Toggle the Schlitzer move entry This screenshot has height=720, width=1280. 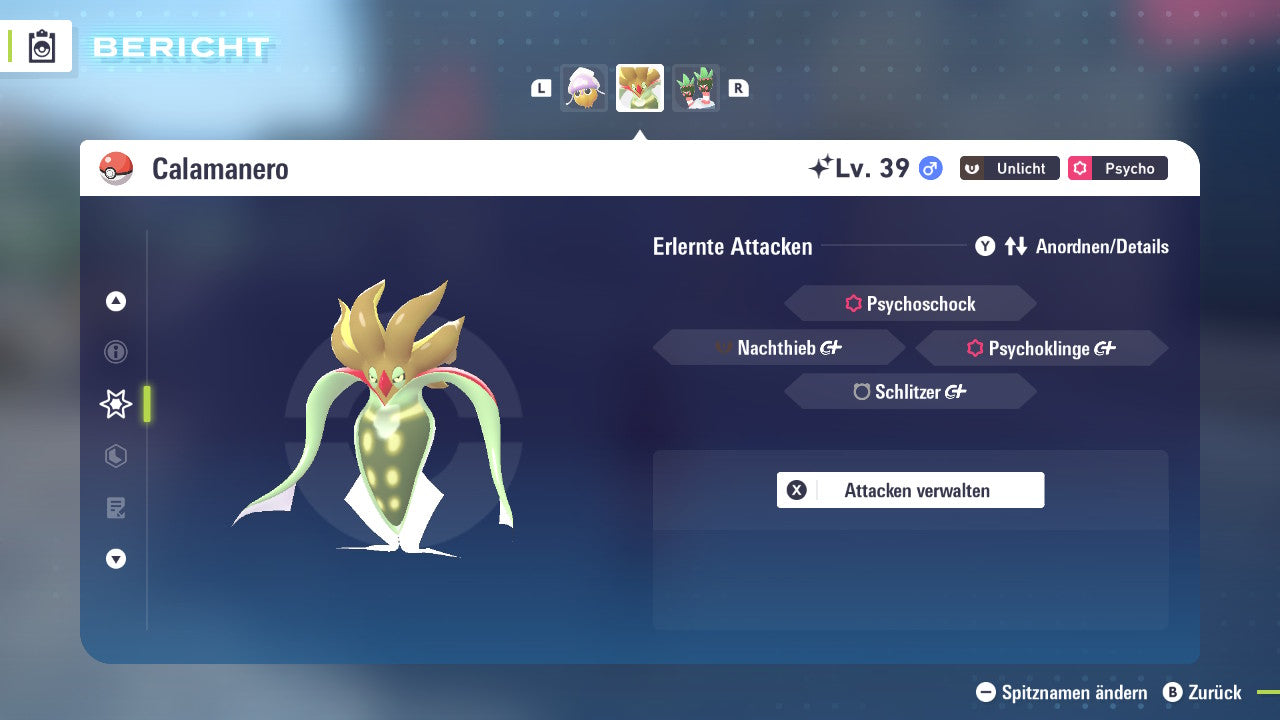point(910,391)
